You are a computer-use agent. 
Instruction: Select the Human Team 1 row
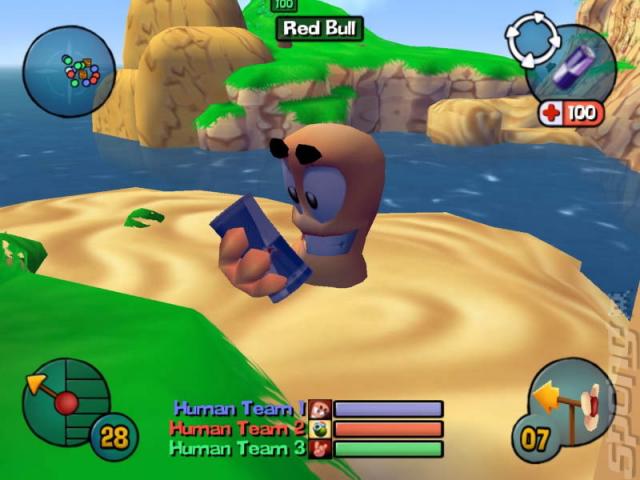[x=308, y=408]
